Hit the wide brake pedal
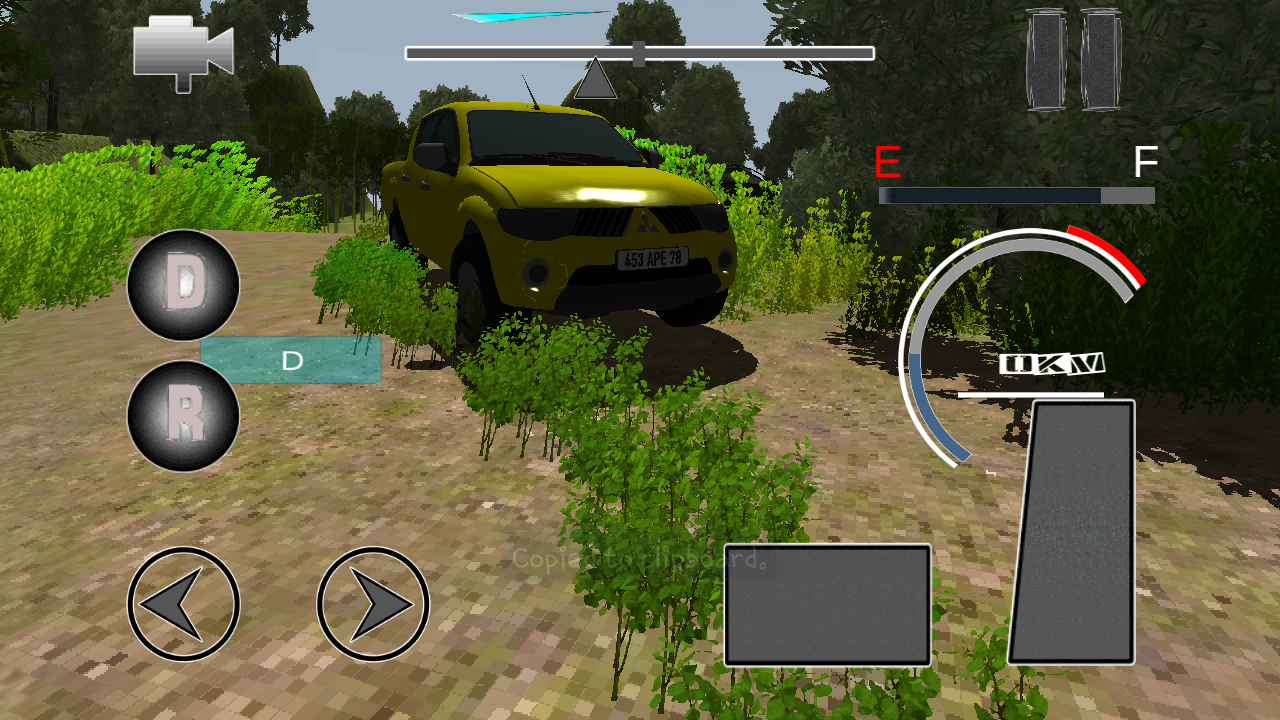 pos(828,605)
